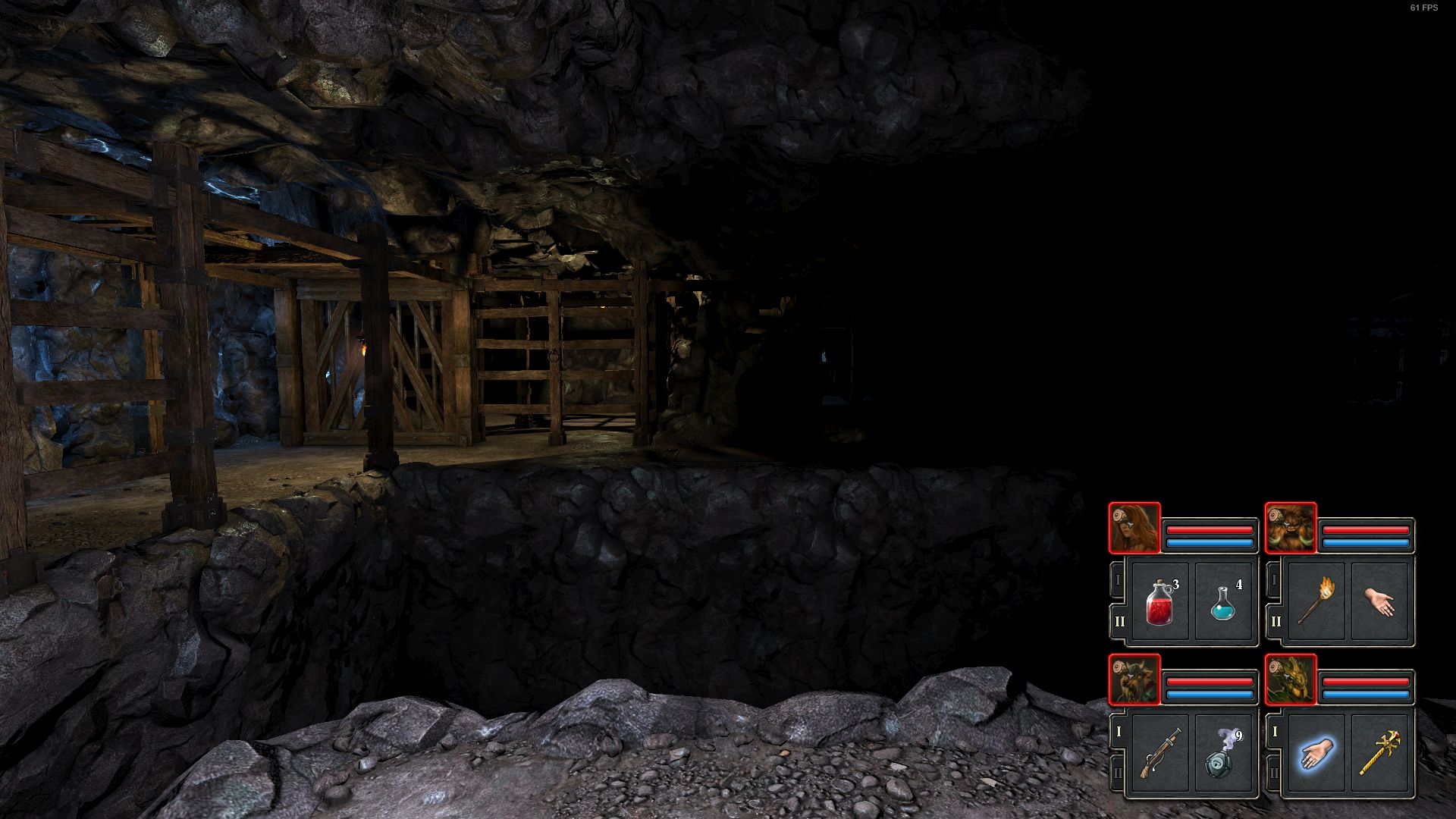Switch musket champion to weapon set II
Image resolution: width=1456 pixels, height=819 pixels.
[1119, 773]
